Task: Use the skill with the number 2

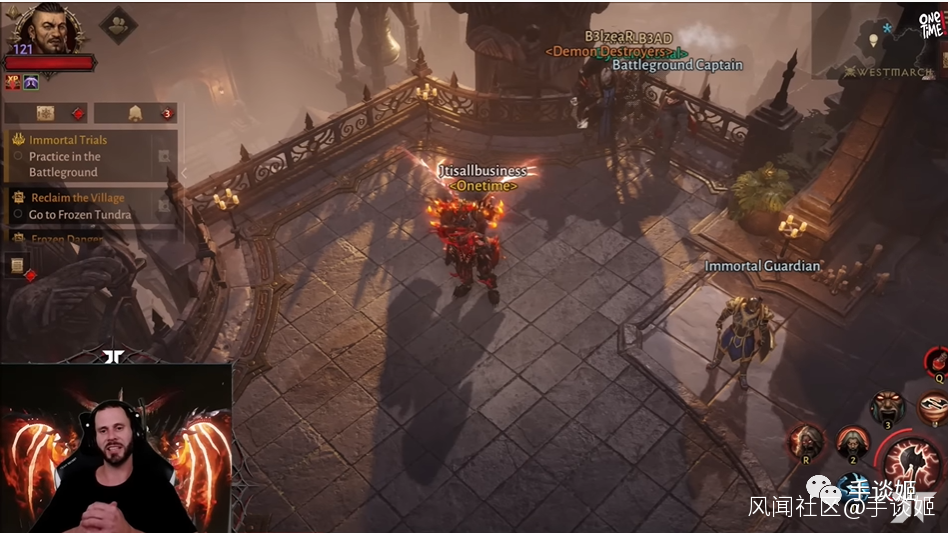Action: click(852, 441)
